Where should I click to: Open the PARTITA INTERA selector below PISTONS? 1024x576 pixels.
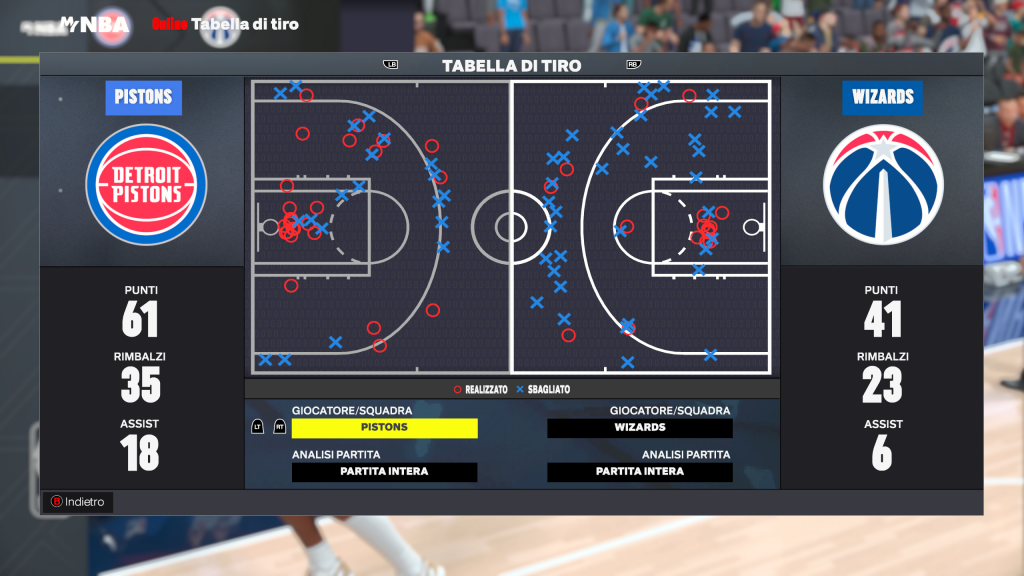[x=384, y=472]
